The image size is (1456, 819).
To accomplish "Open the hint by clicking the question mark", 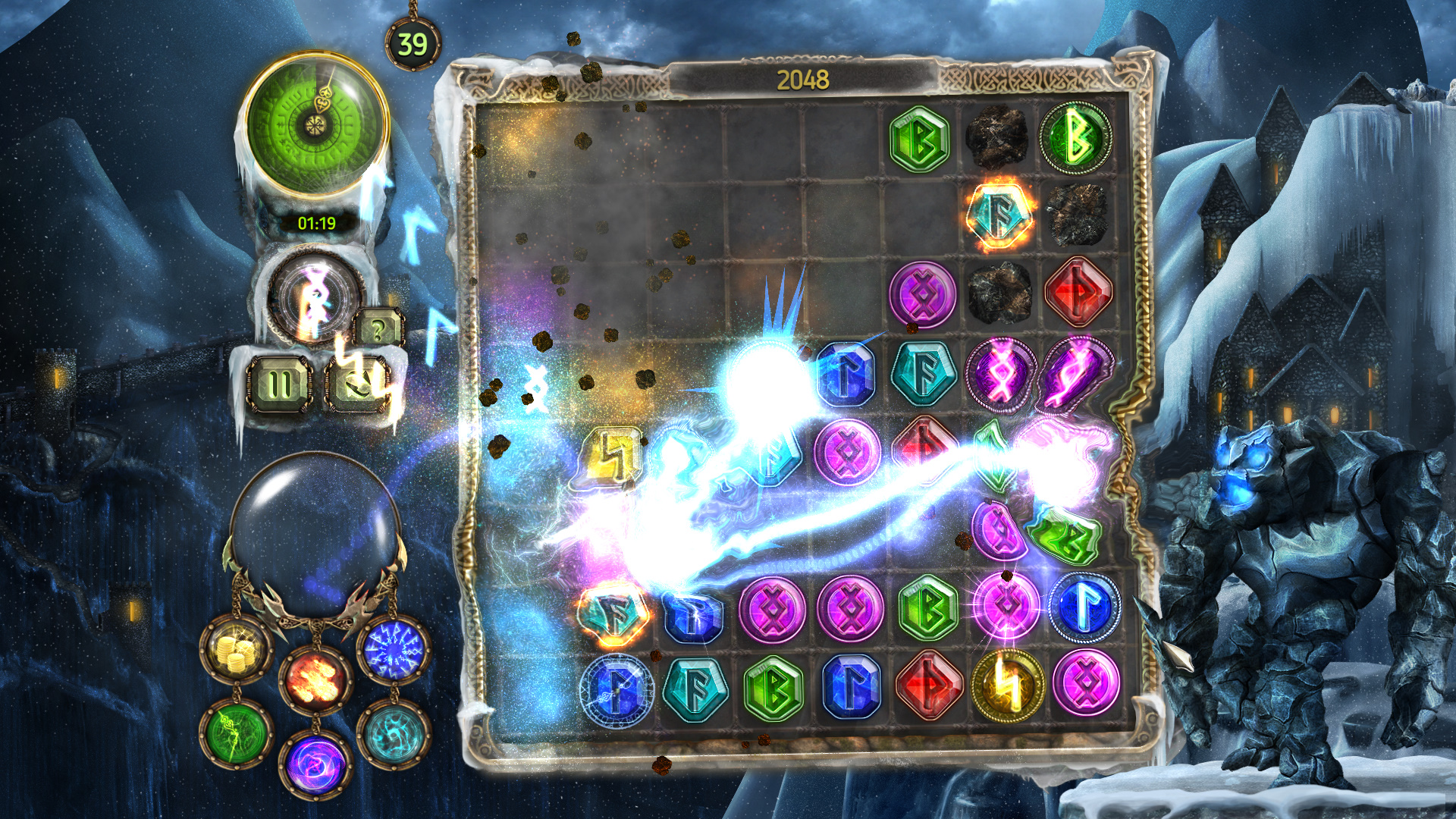I will [379, 327].
